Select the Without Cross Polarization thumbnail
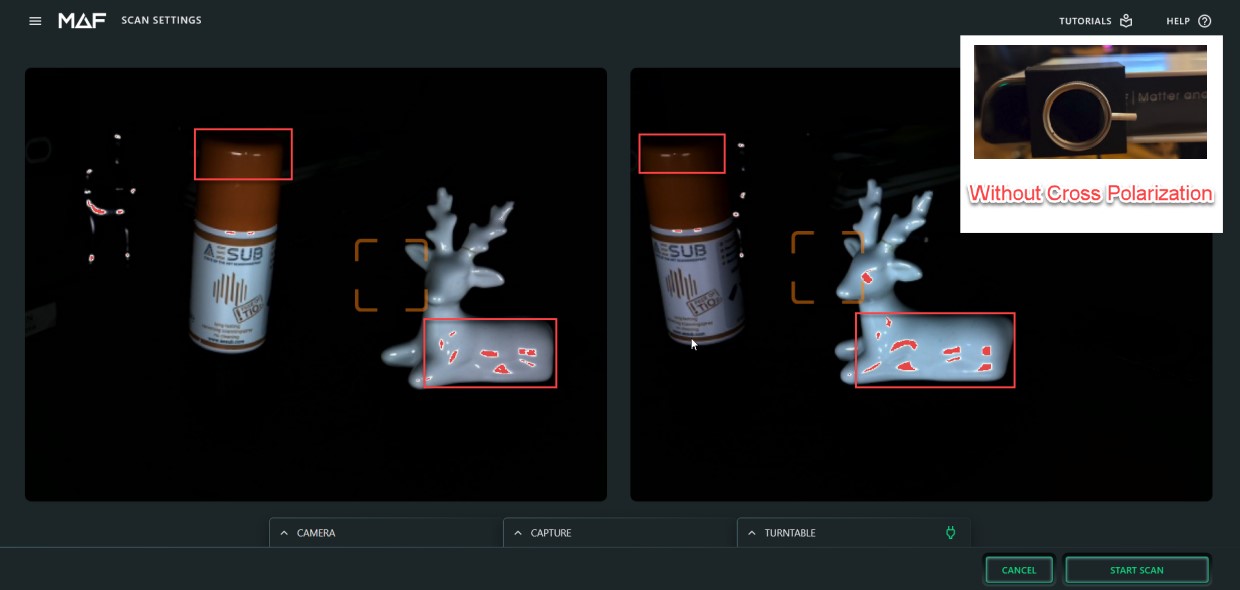Screen dimensions: 1240x590 click(x=1090, y=102)
